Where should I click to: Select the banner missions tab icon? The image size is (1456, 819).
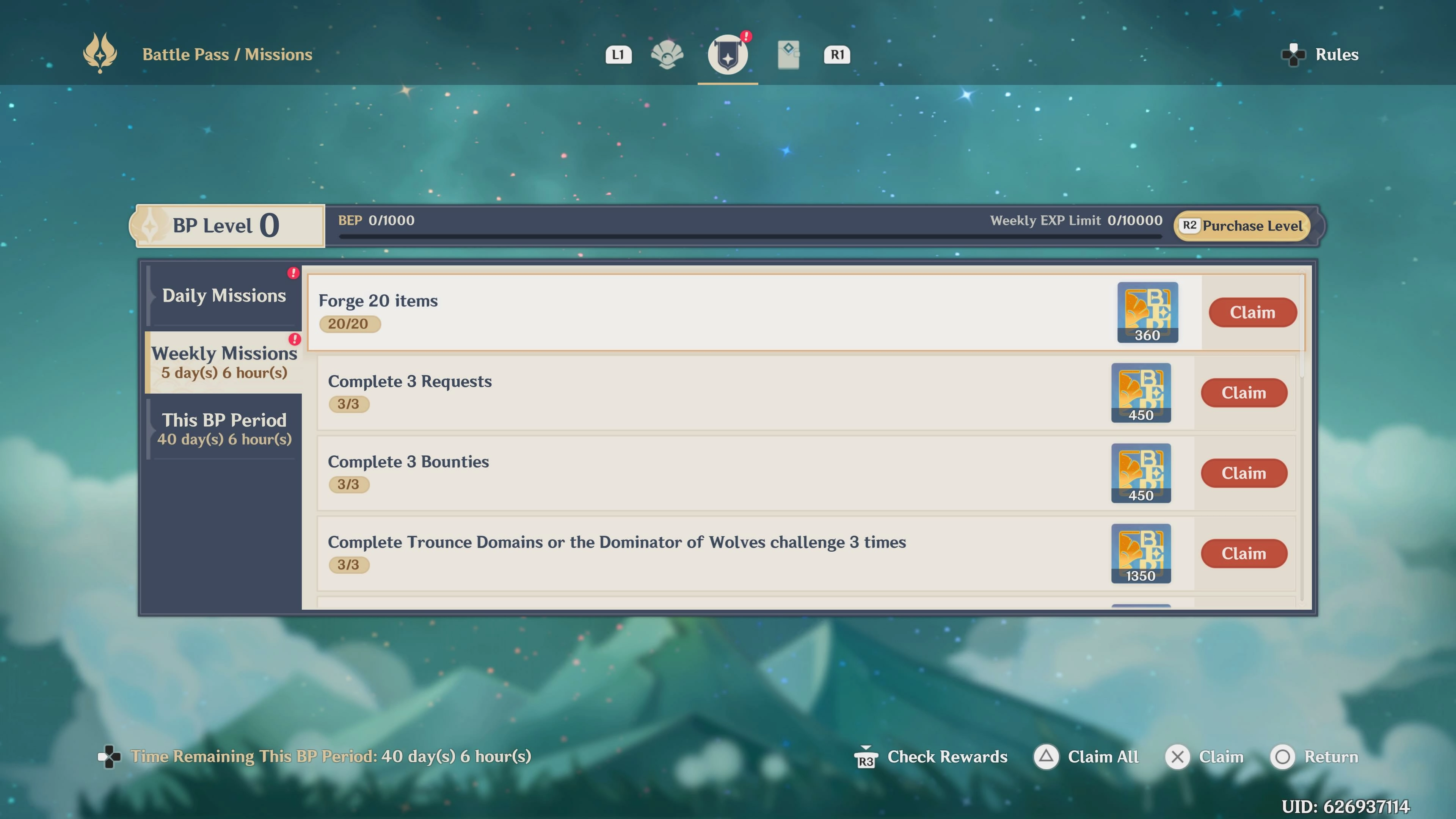(728, 55)
